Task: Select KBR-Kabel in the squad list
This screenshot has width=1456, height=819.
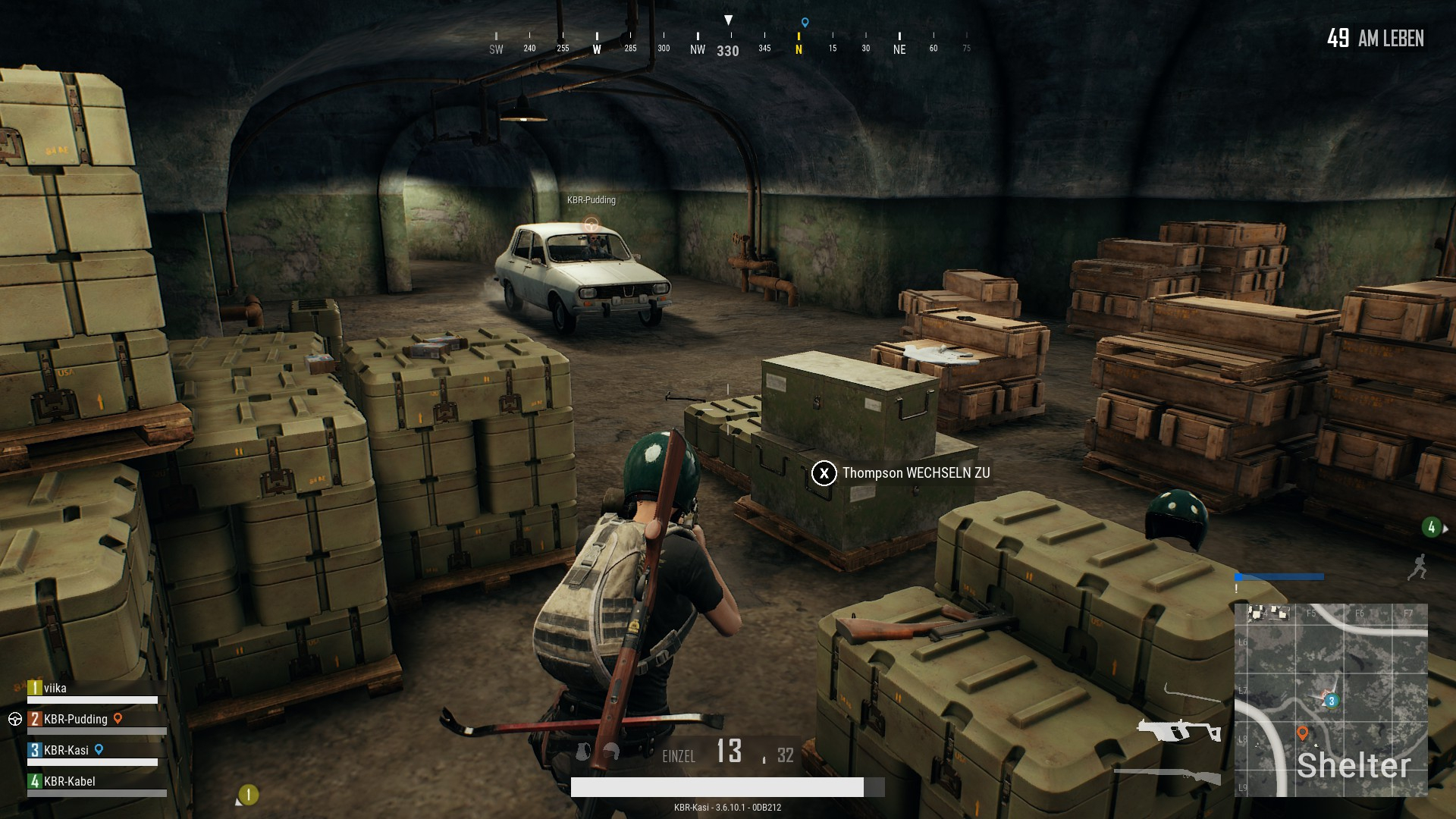Action: click(69, 781)
